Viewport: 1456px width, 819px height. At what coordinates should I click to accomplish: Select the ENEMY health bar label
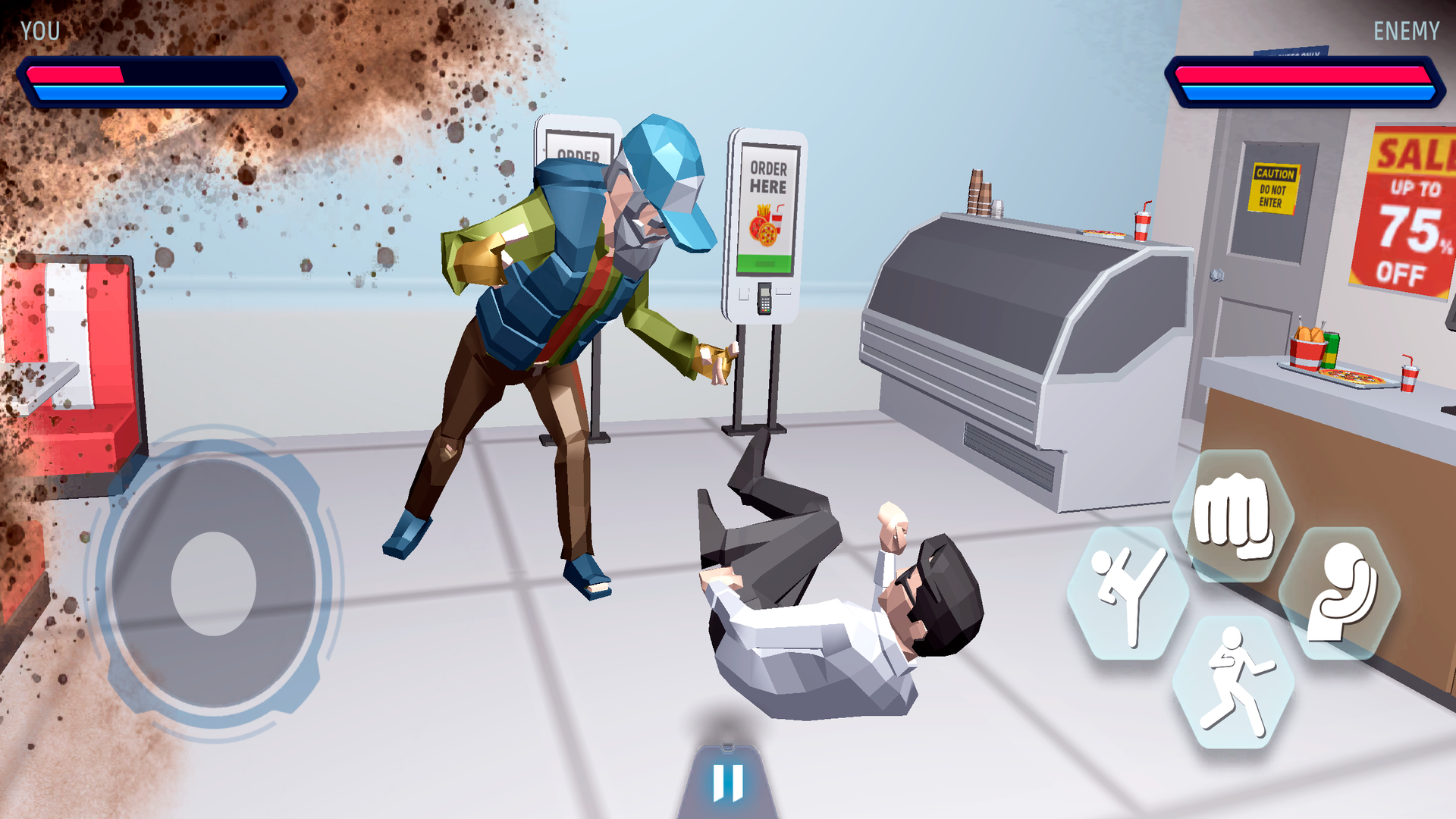point(1407,31)
